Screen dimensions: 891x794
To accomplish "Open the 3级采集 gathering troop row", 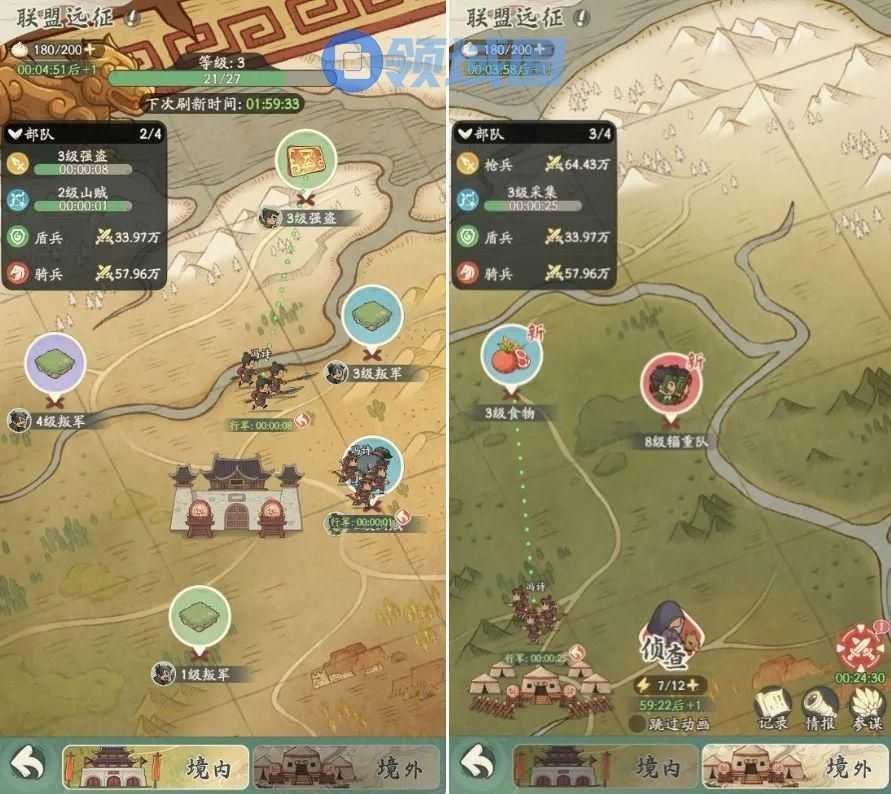I will tap(532, 199).
